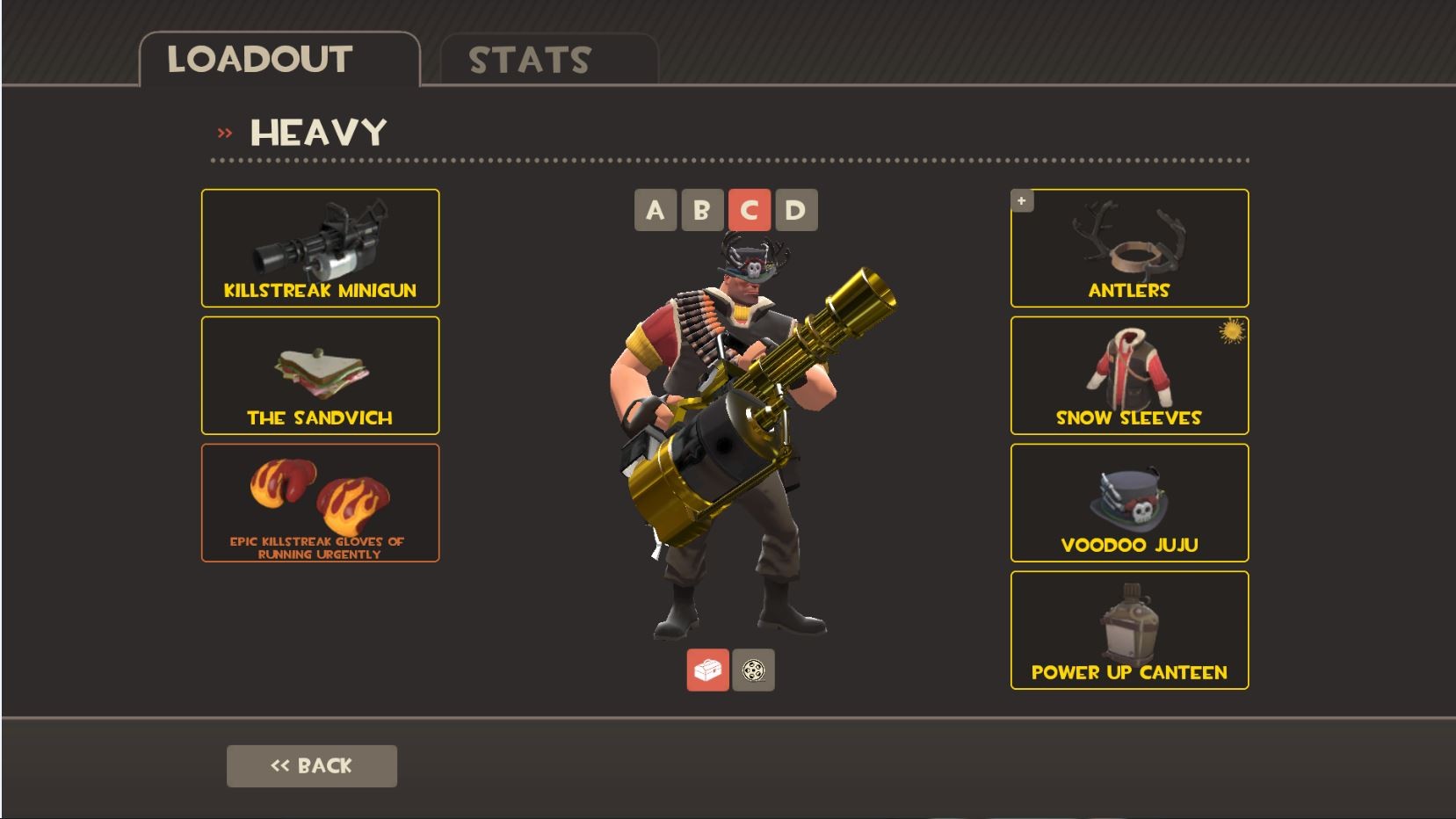The image size is (1456, 819).
Task: Select the Loadout tab
Action: pos(259,60)
